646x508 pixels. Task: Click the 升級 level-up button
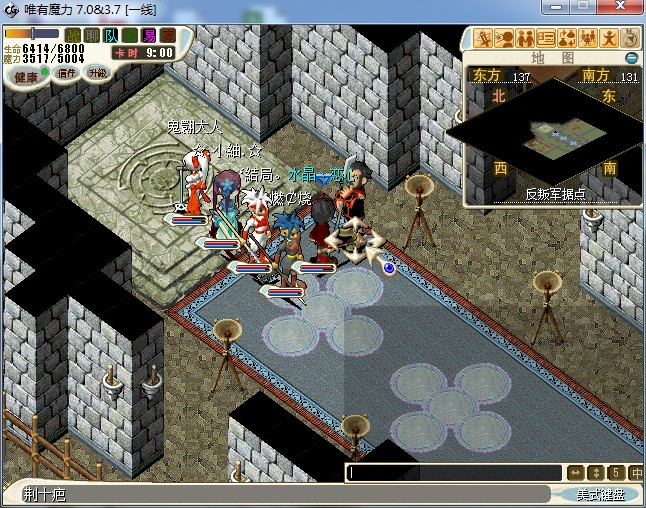point(98,74)
